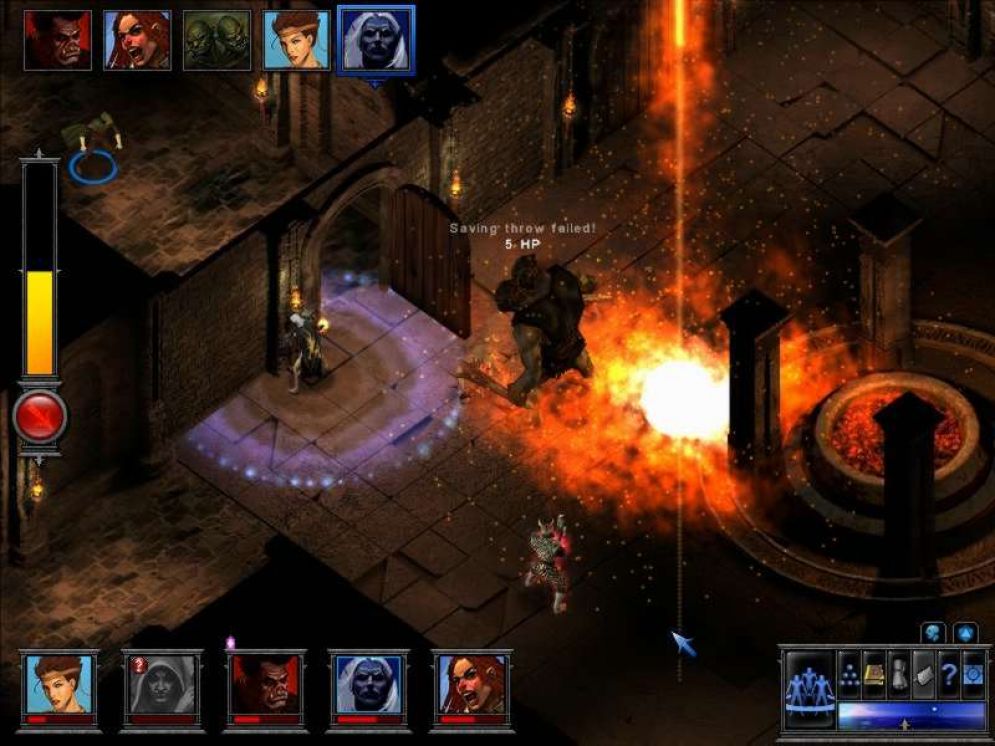Open the inventory with the armor icon
Image resolution: width=995 pixels, height=746 pixels.
(x=899, y=674)
